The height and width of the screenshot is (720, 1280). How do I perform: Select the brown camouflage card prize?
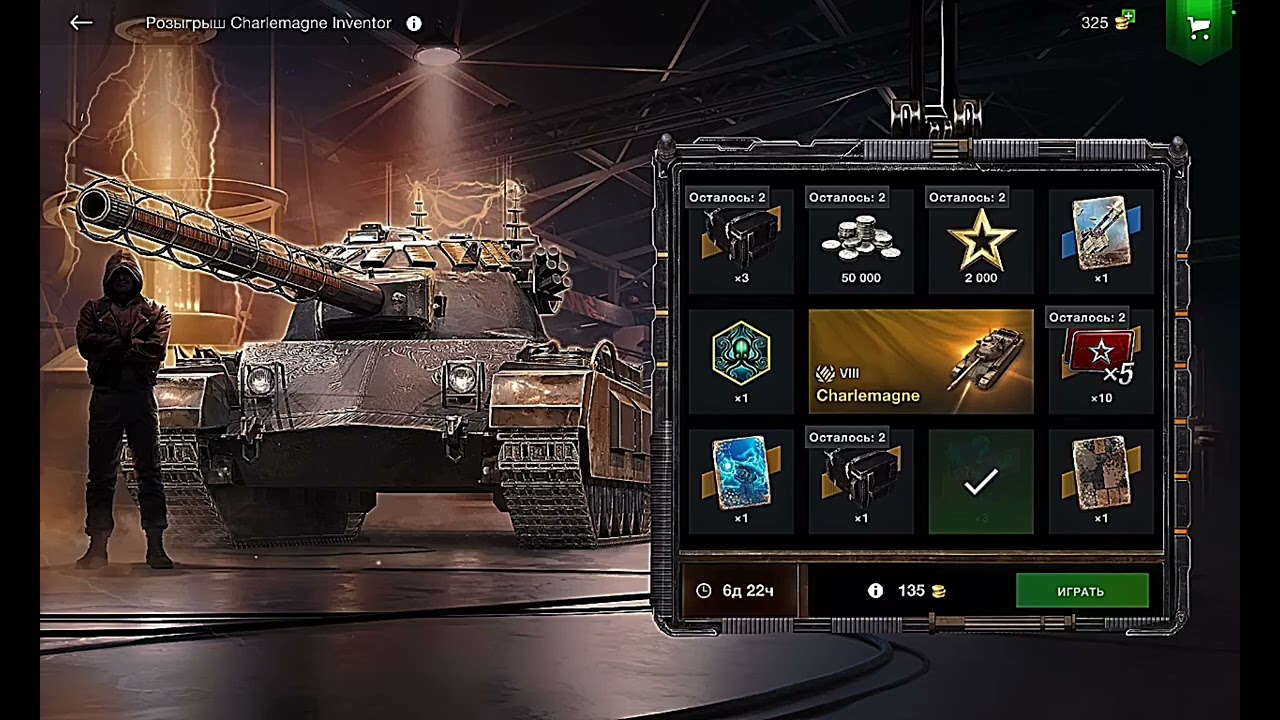[1100, 481]
